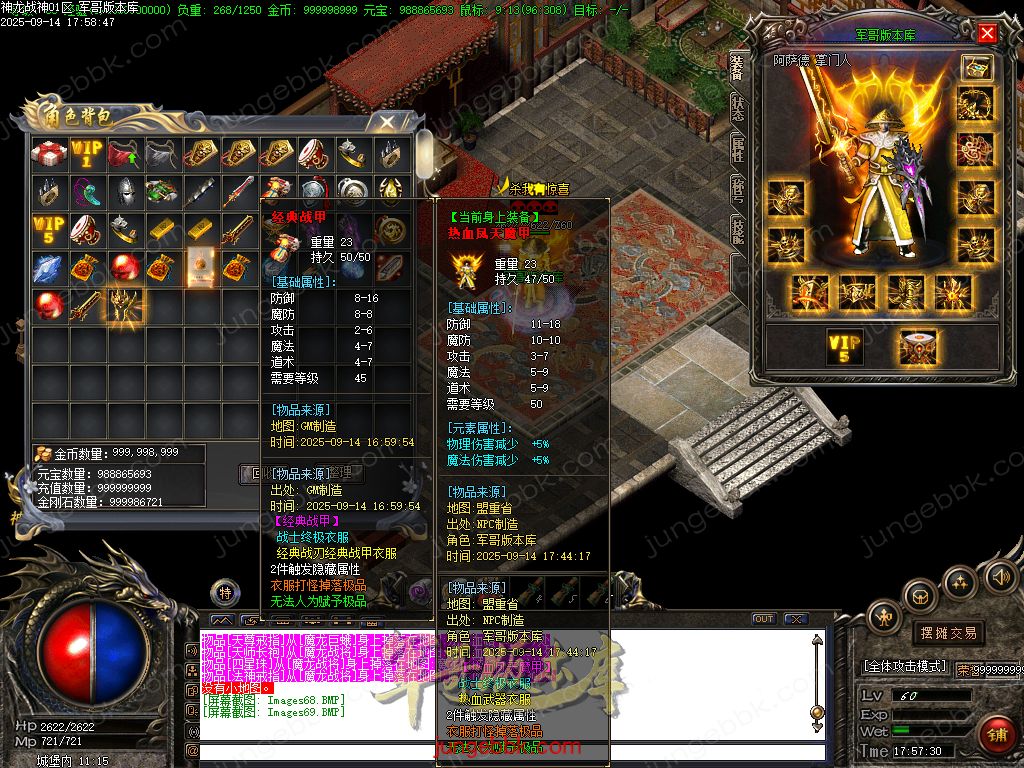This screenshot has height=768, width=1024.
Task: Switch to the 技能 skills tab
Action: [x=737, y=230]
